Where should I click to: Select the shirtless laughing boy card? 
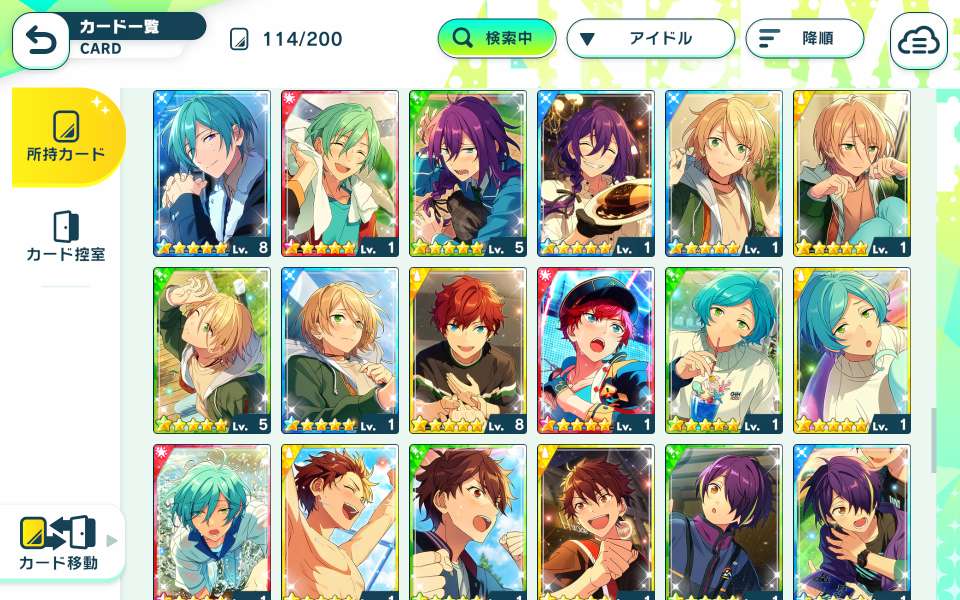[x=340, y=520]
